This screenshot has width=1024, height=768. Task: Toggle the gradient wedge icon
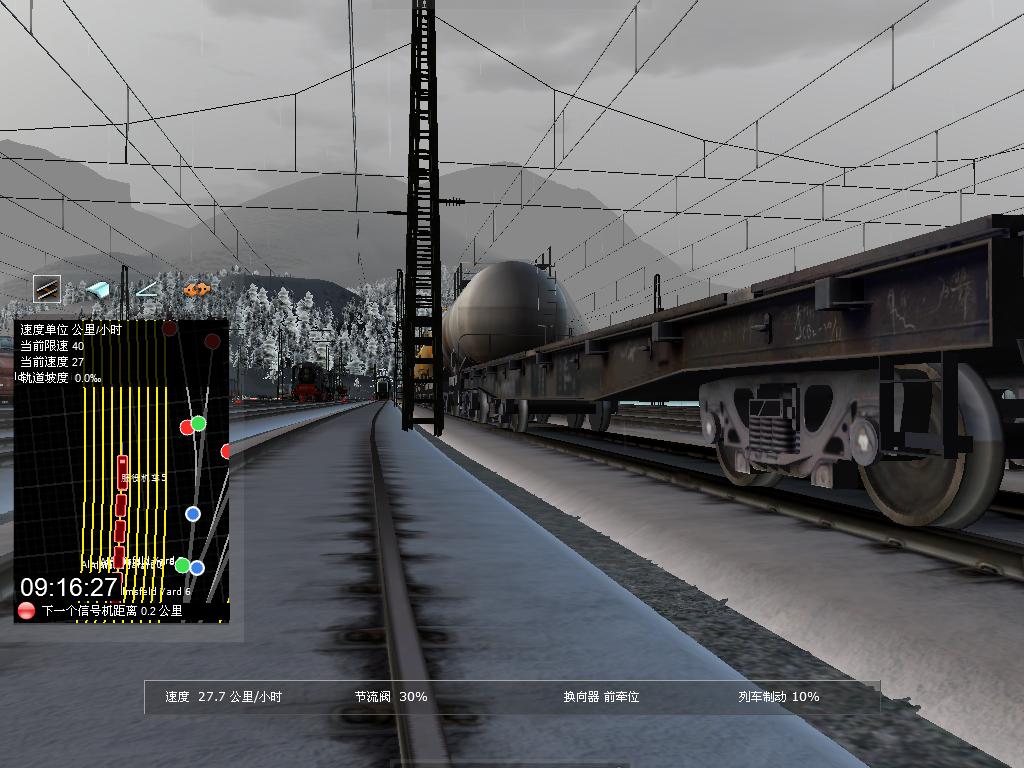point(147,290)
